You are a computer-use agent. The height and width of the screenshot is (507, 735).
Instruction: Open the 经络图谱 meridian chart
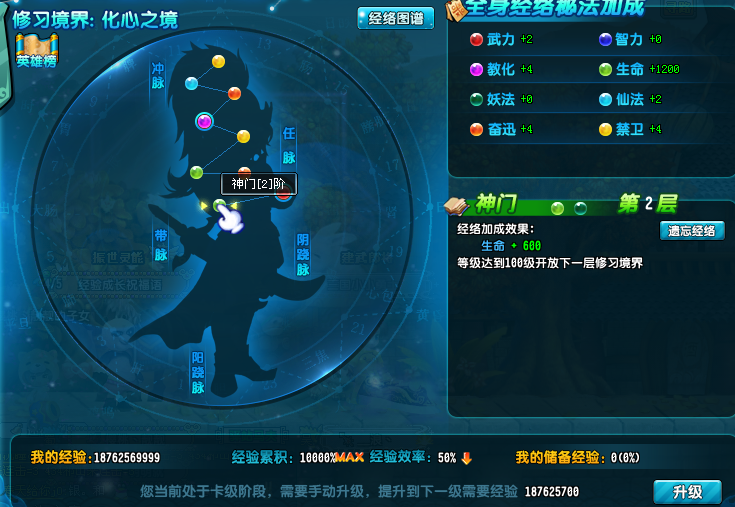click(x=395, y=18)
